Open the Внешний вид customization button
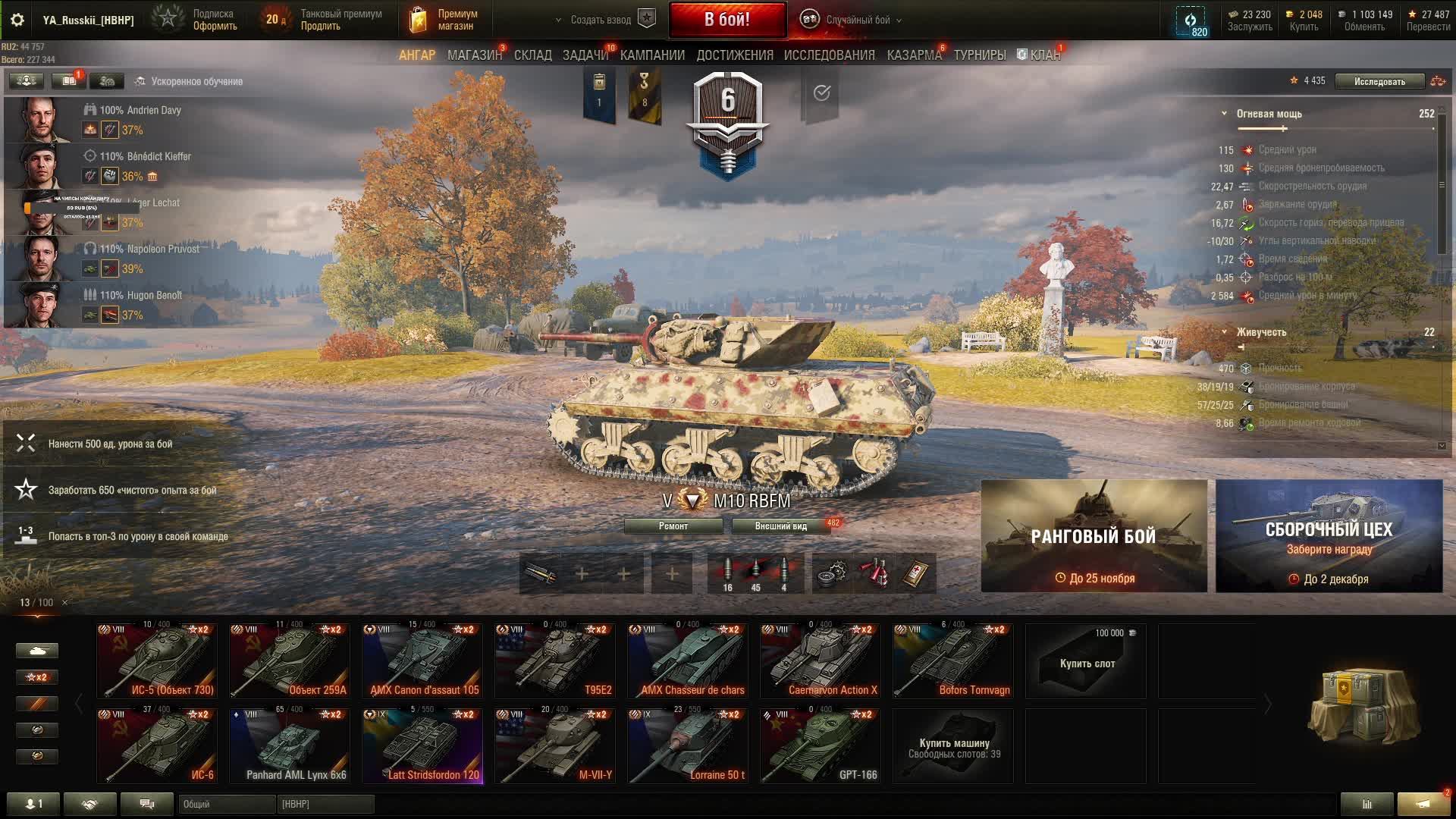This screenshot has height=819, width=1456. pyautogui.click(x=780, y=526)
